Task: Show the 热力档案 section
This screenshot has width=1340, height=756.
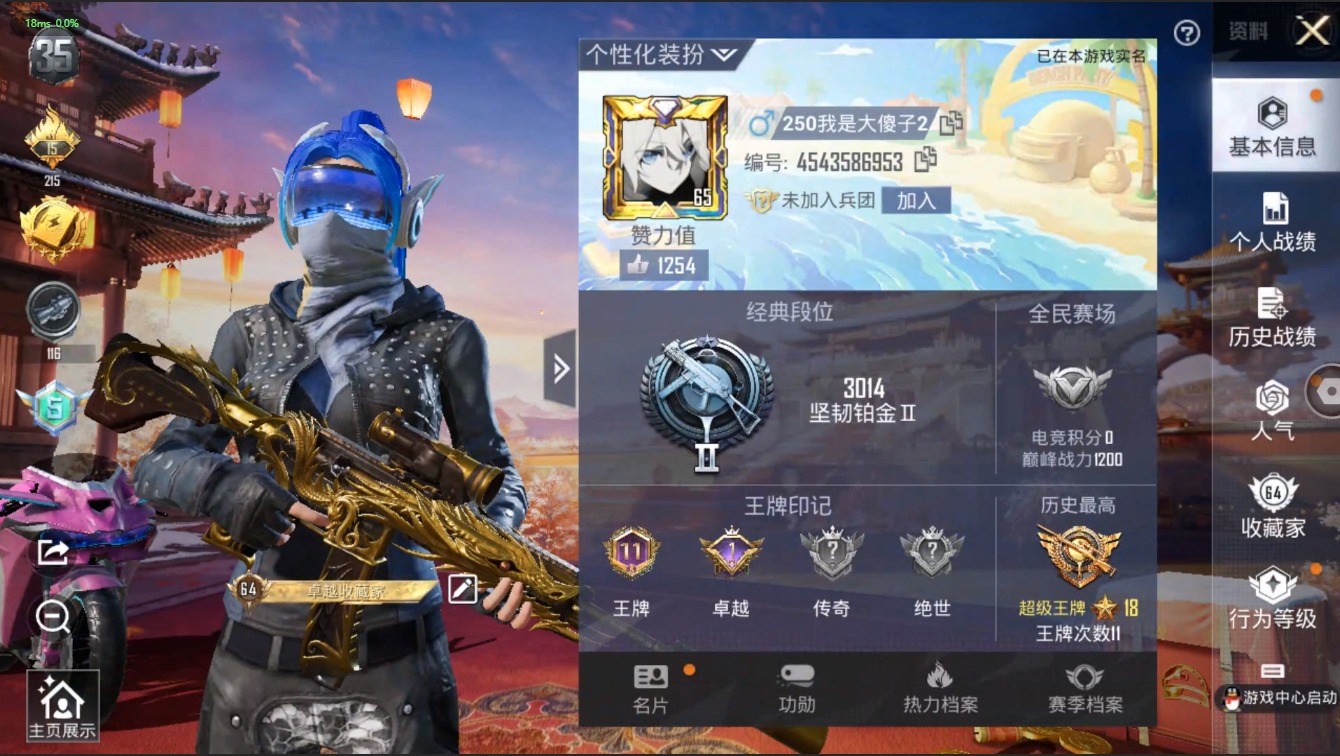Action: 940,689
